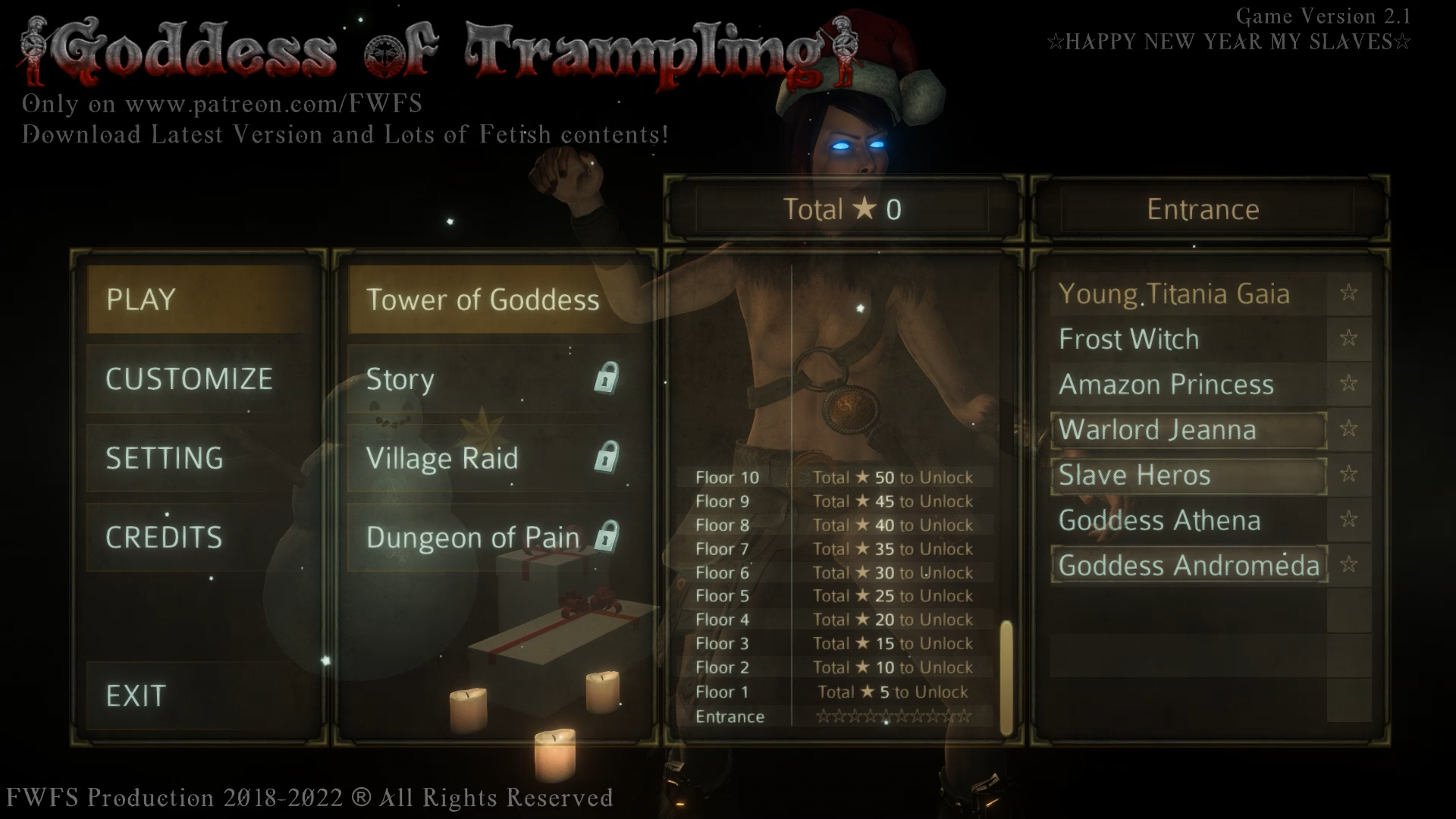
Task: Choose opponent Young Titania Gaia
Action: pos(1188,293)
